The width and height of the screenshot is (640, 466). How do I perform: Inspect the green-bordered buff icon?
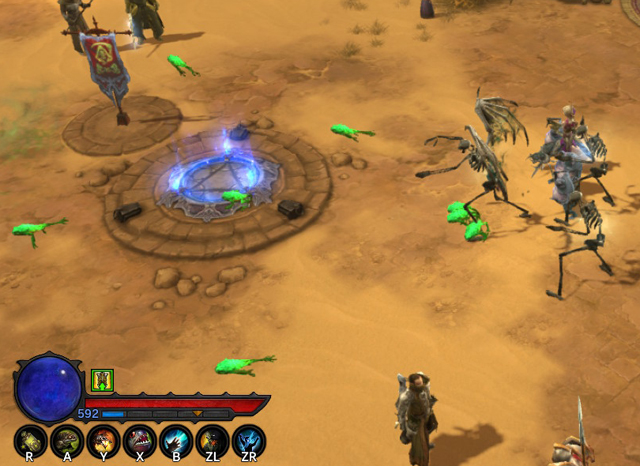coord(102,380)
